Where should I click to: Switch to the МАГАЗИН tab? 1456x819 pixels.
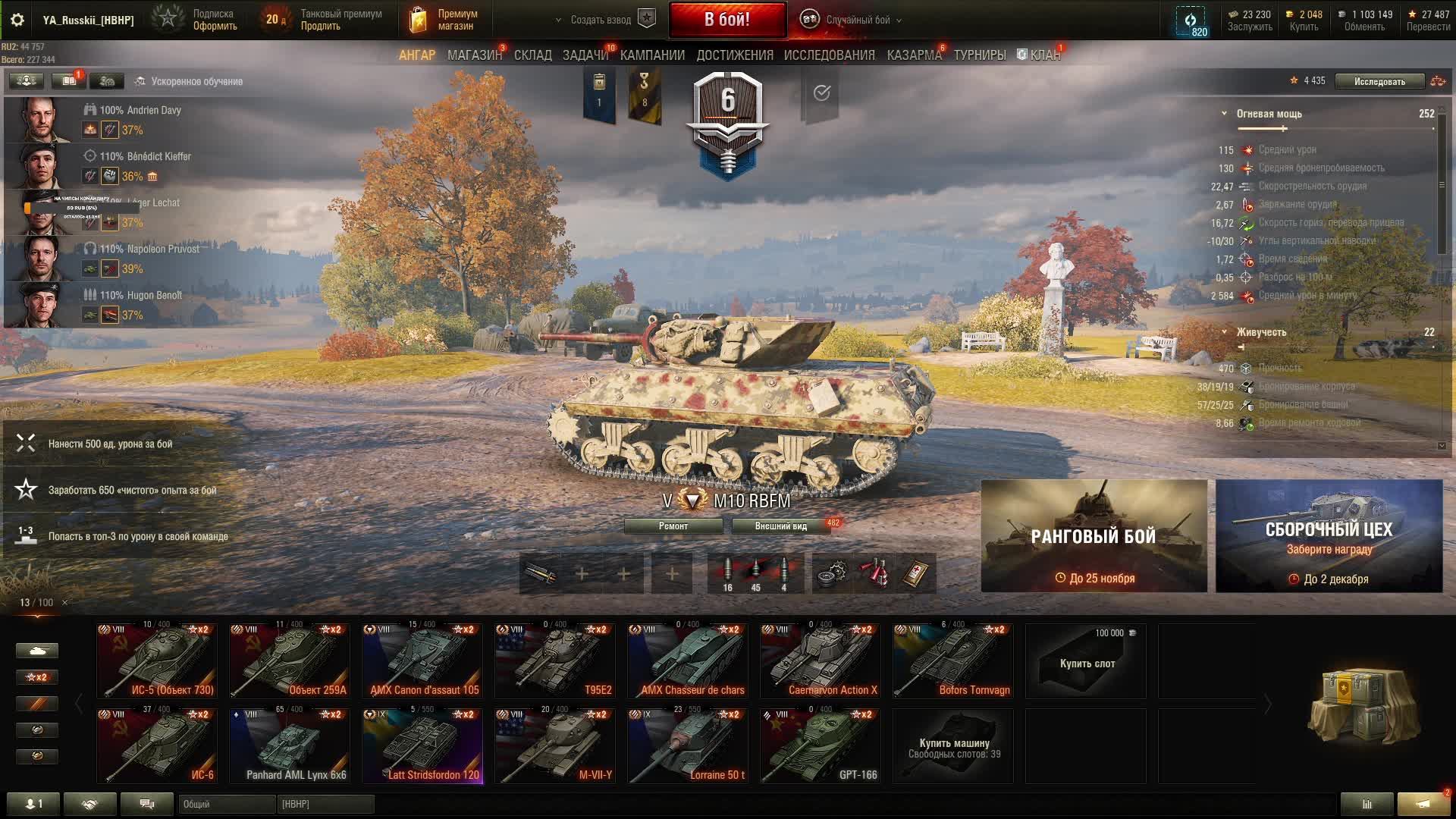(474, 55)
